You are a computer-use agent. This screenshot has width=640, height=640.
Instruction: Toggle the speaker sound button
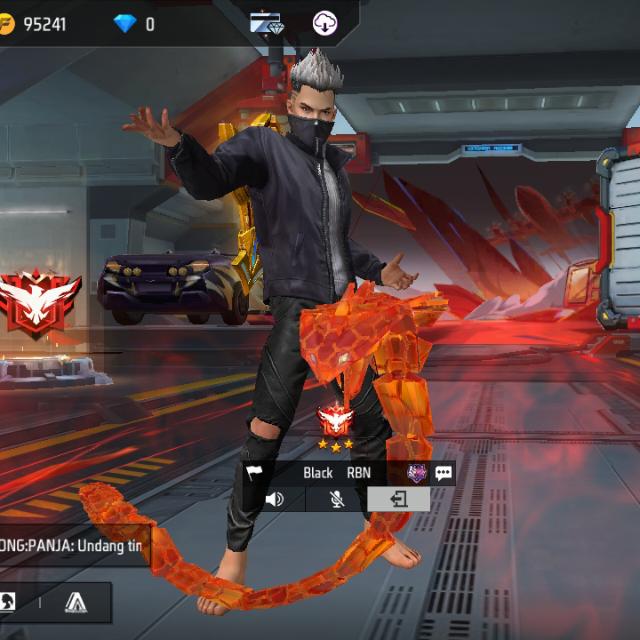(x=274, y=499)
